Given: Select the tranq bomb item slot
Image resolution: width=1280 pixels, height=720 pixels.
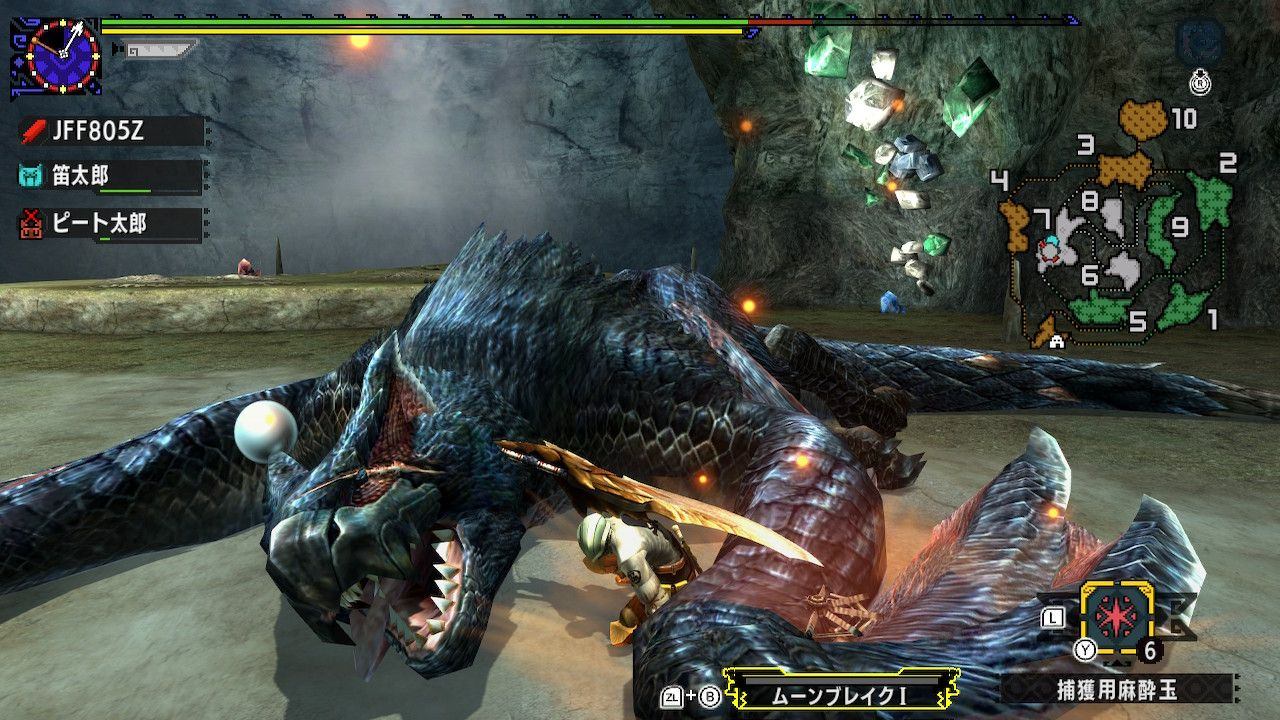Looking at the screenshot, I should click(x=1116, y=614).
